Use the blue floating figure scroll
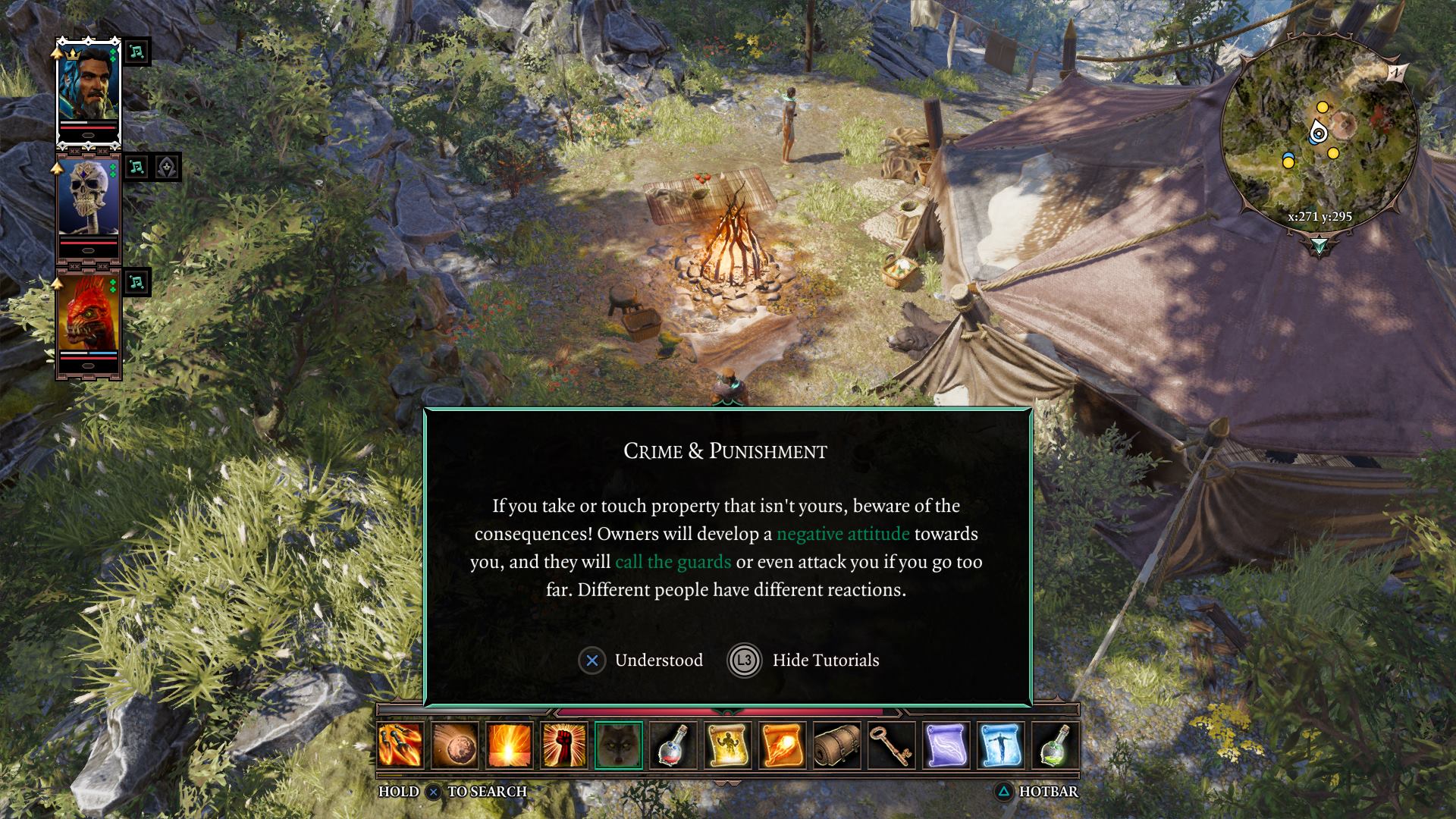Screen dimensions: 1456x819 point(1001,745)
